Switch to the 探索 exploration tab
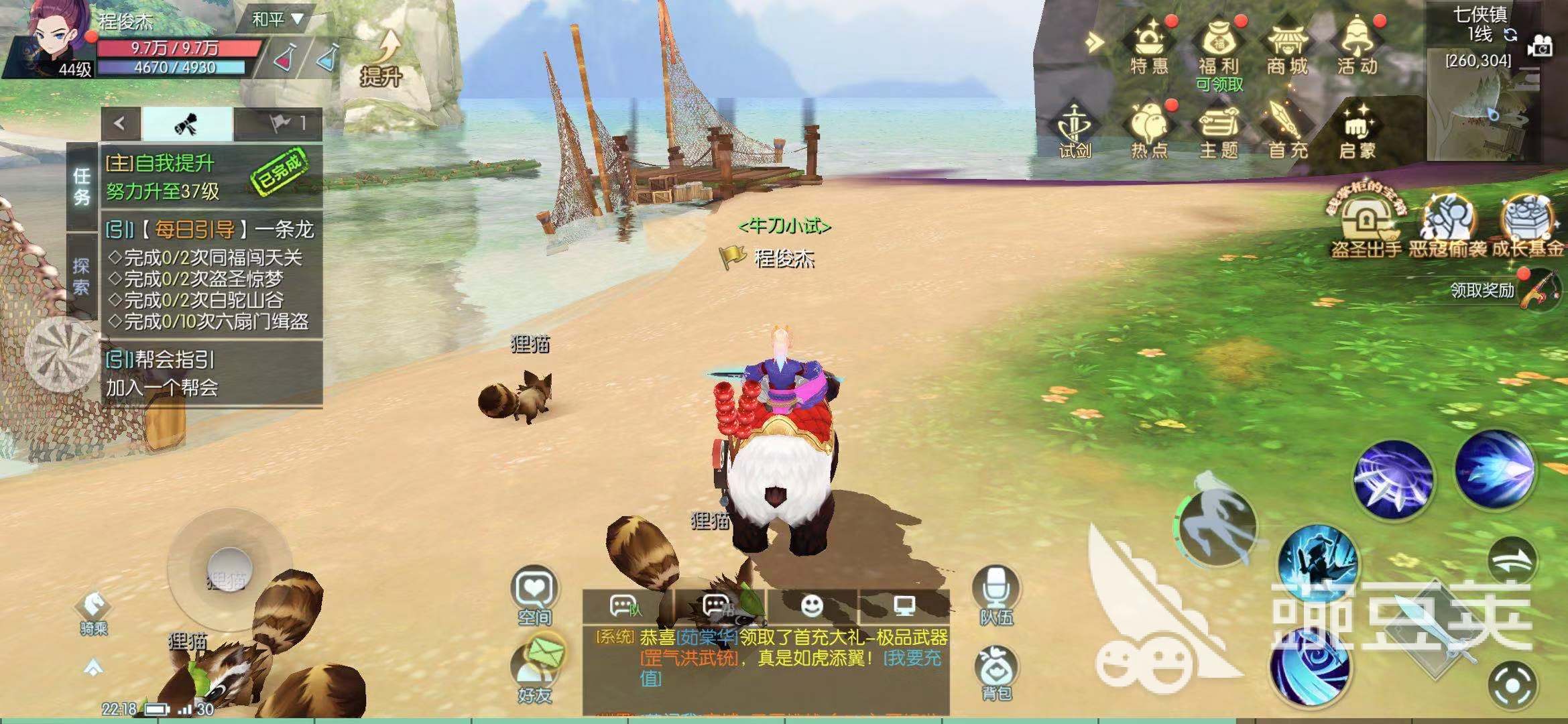This screenshot has width=1568, height=724. point(82,276)
